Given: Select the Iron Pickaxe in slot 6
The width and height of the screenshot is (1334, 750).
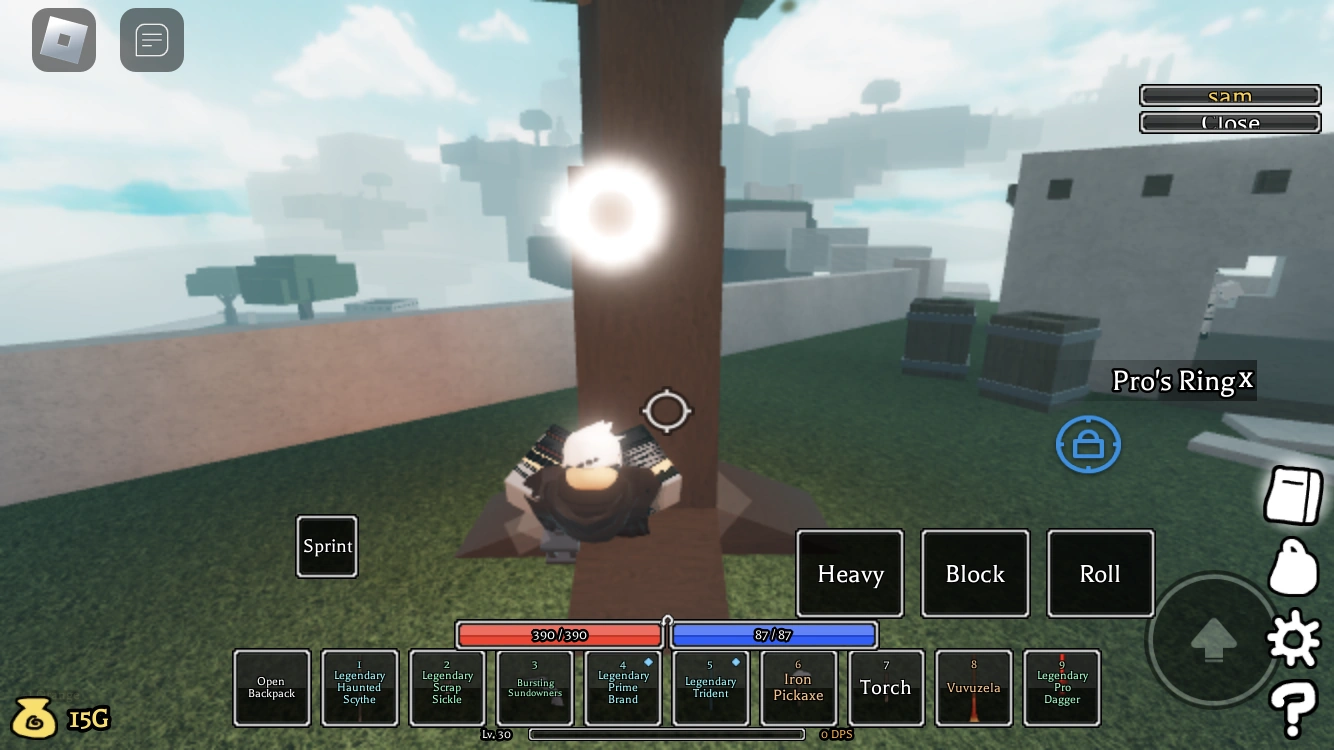Looking at the screenshot, I should coord(798,687).
